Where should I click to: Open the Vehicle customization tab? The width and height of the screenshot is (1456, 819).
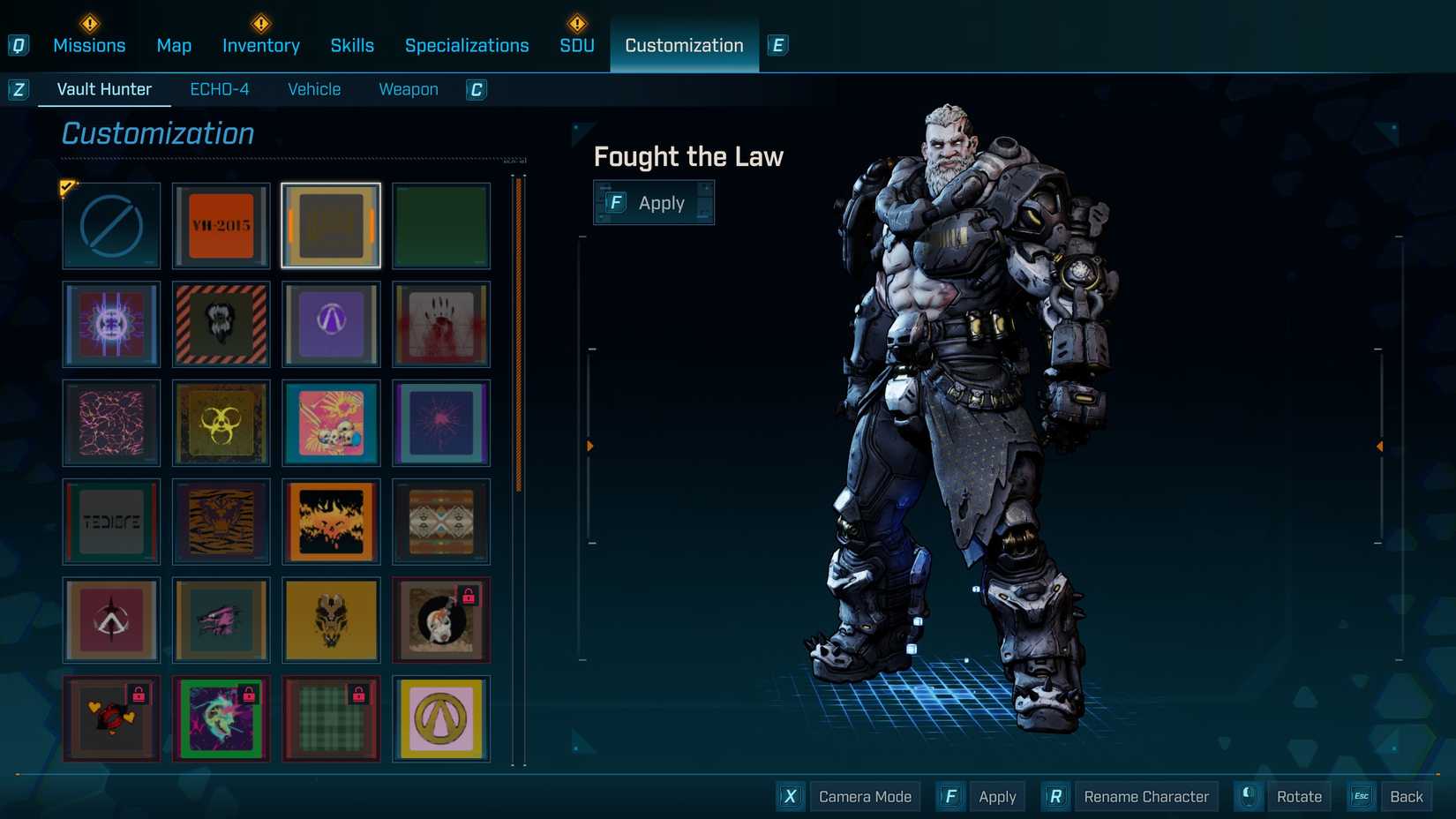pyautogui.click(x=313, y=88)
